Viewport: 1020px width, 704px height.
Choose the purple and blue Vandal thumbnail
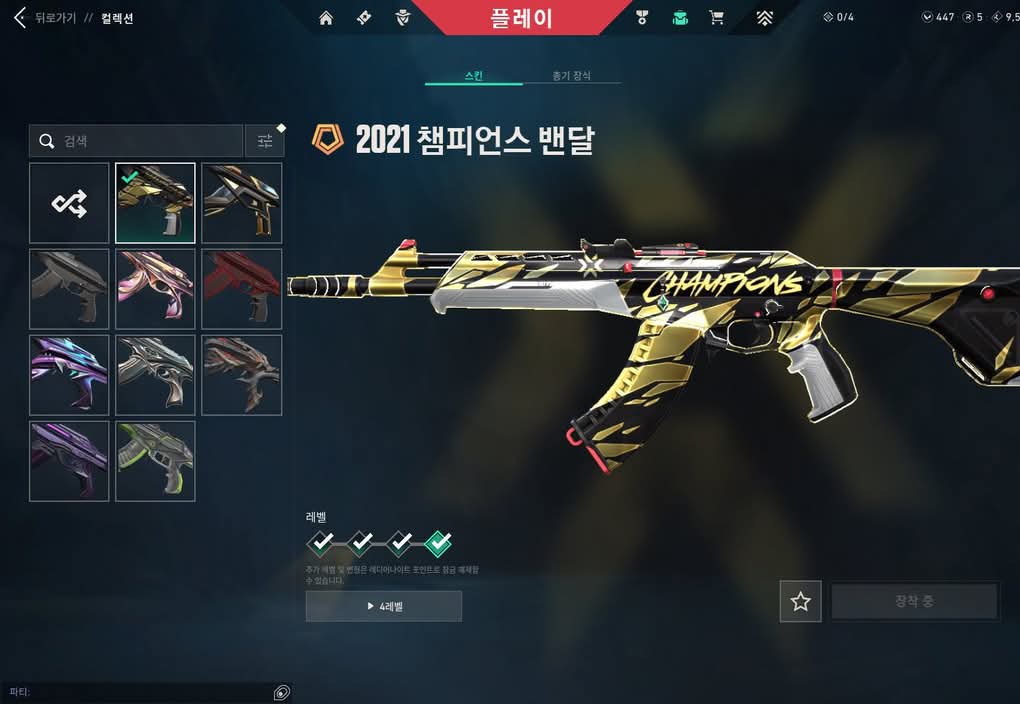[69, 375]
